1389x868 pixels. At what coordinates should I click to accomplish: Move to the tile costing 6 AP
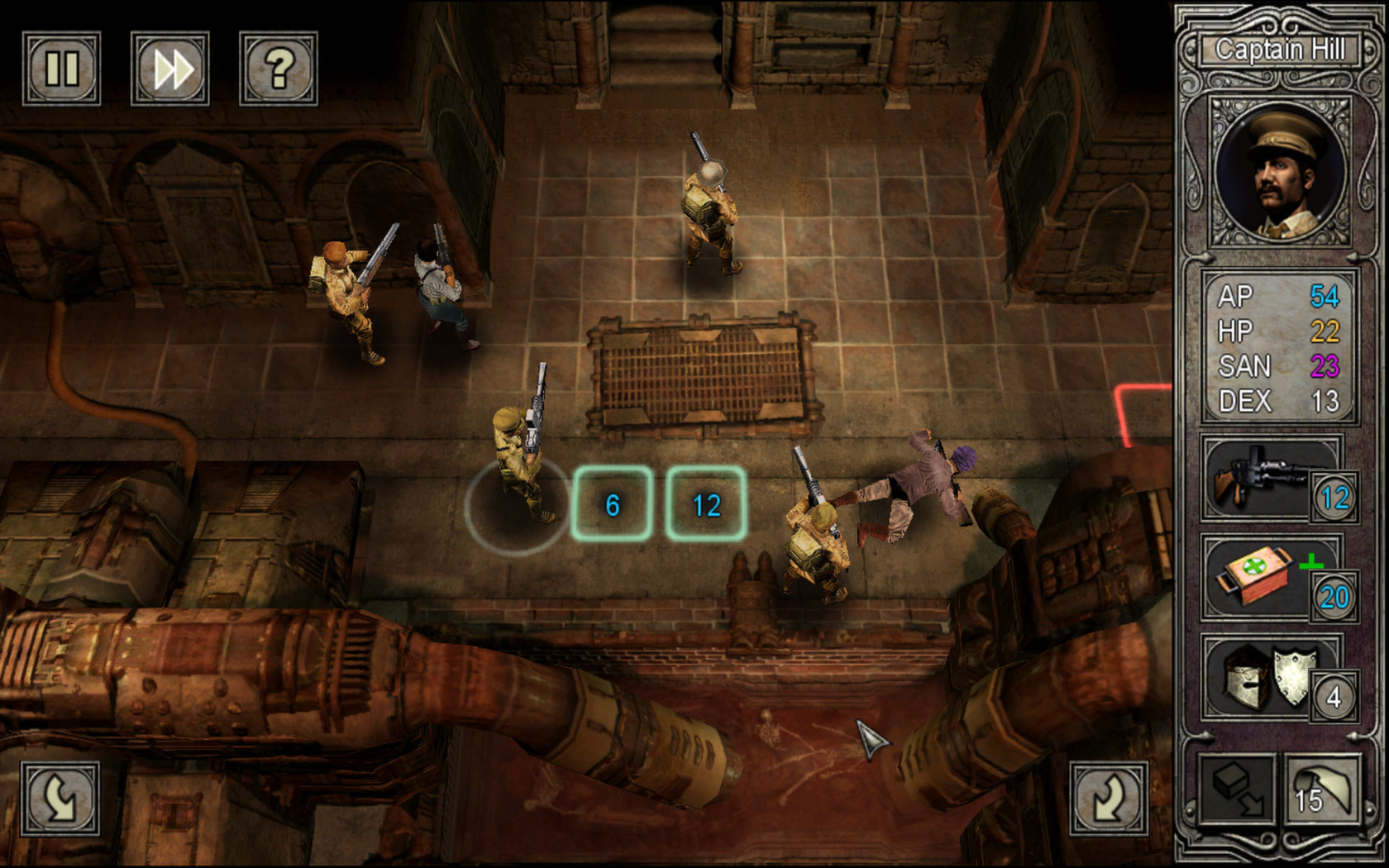(x=612, y=504)
